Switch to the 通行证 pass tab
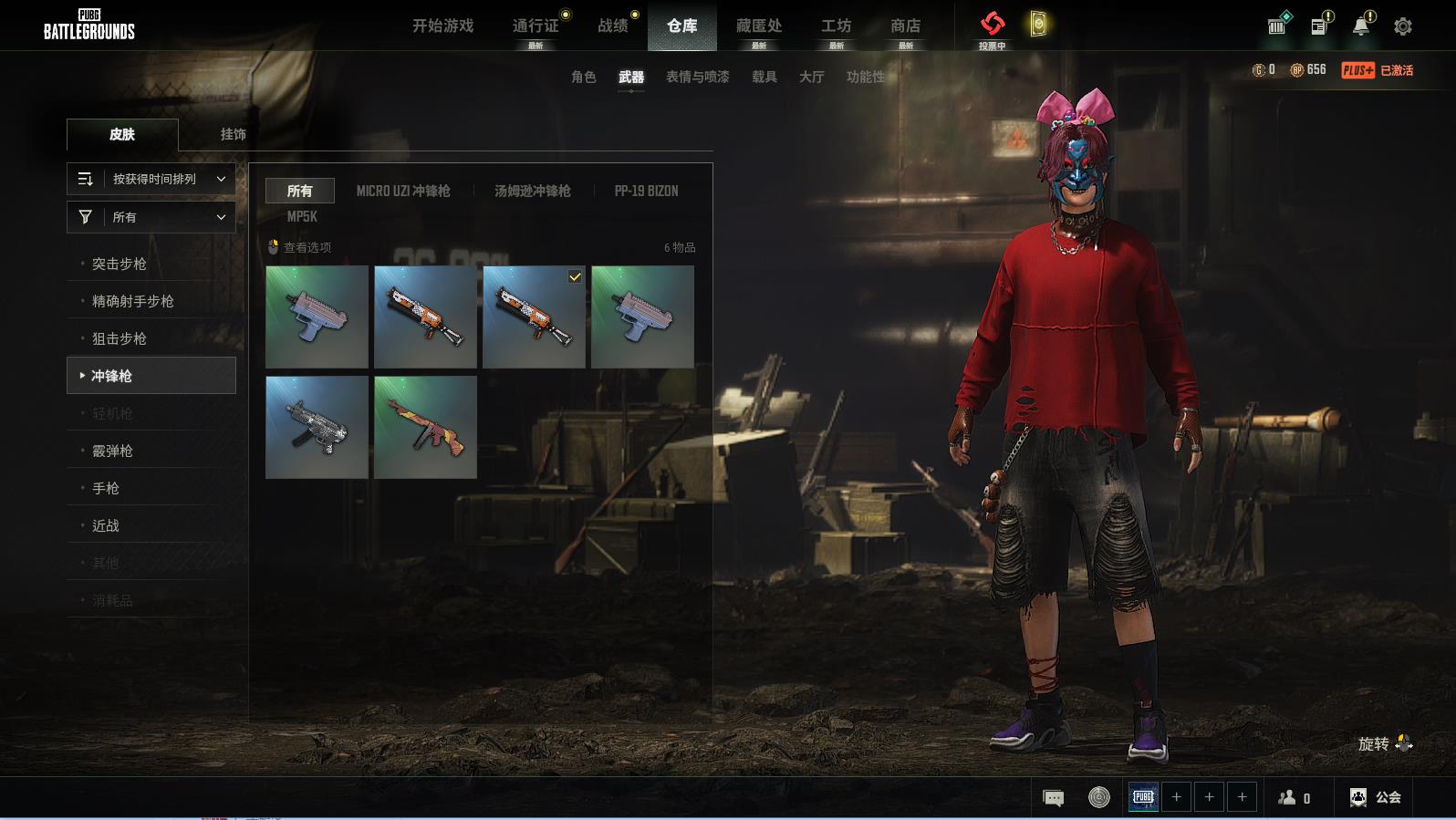This screenshot has width=1456, height=820. click(x=536, y=26)
